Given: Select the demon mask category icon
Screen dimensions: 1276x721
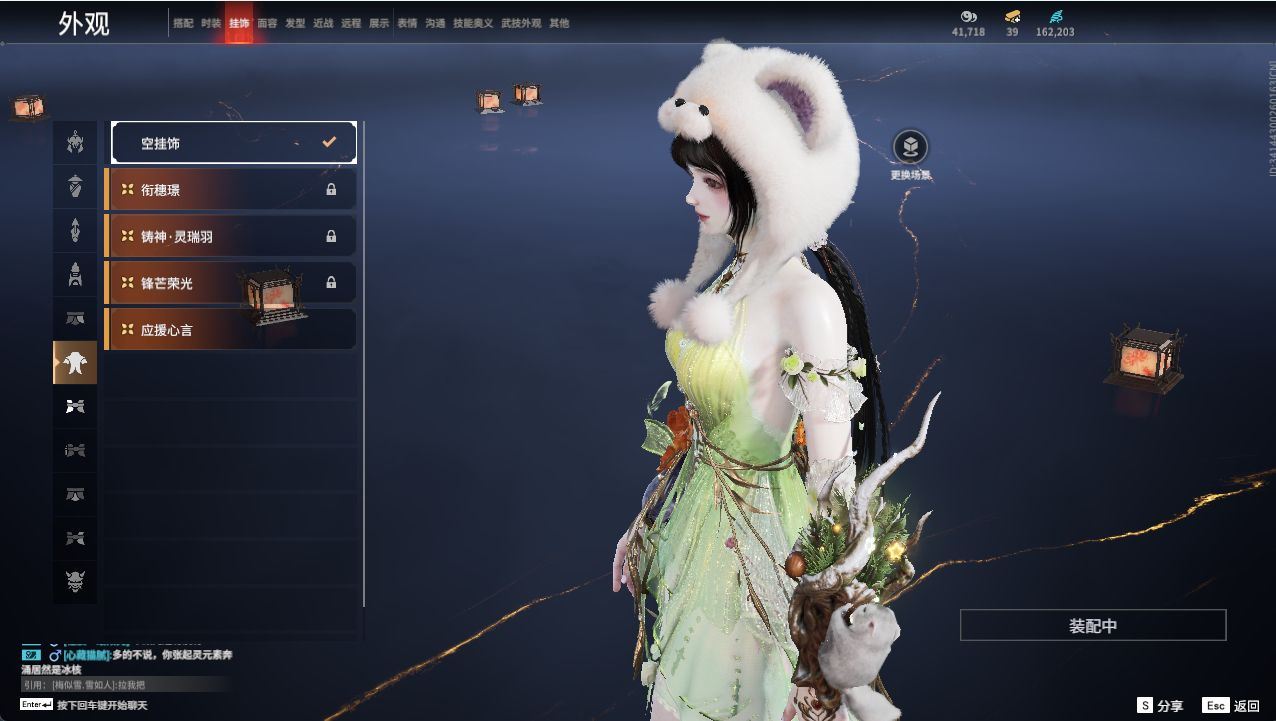Looking at the screenshot, I should click(75, 582).
